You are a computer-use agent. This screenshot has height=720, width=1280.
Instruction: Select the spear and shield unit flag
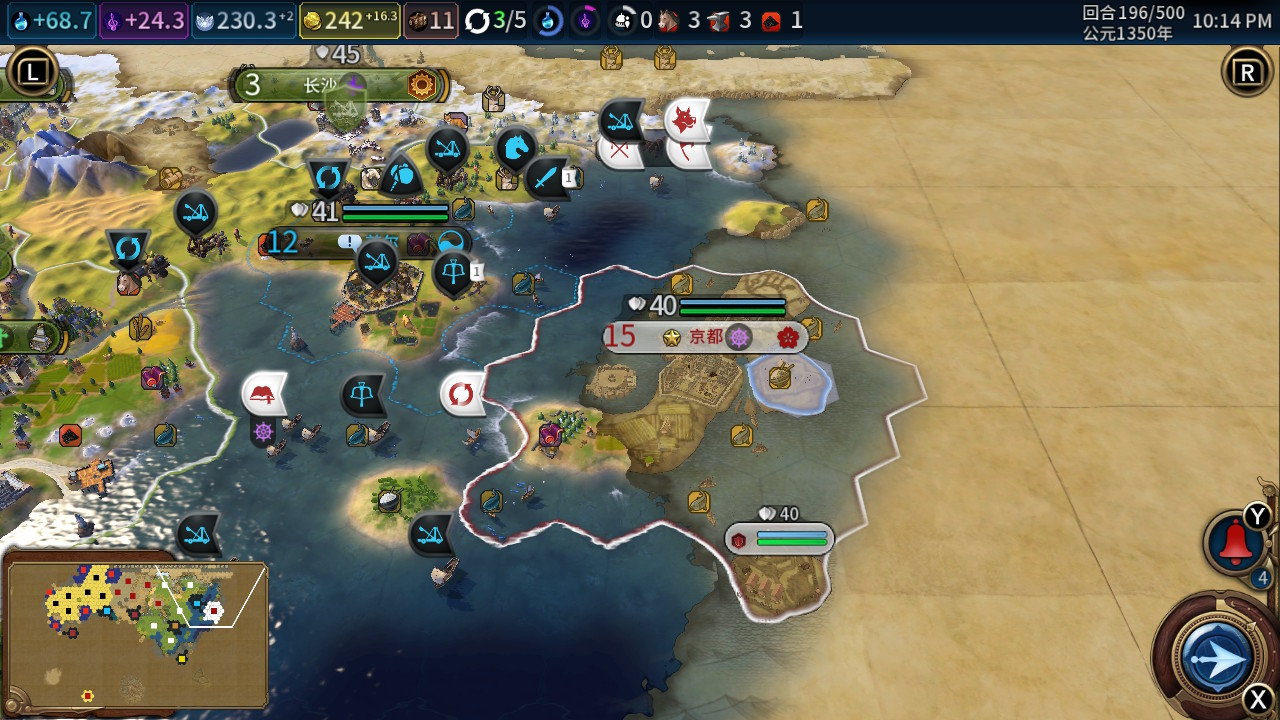[x=402, y=177]
